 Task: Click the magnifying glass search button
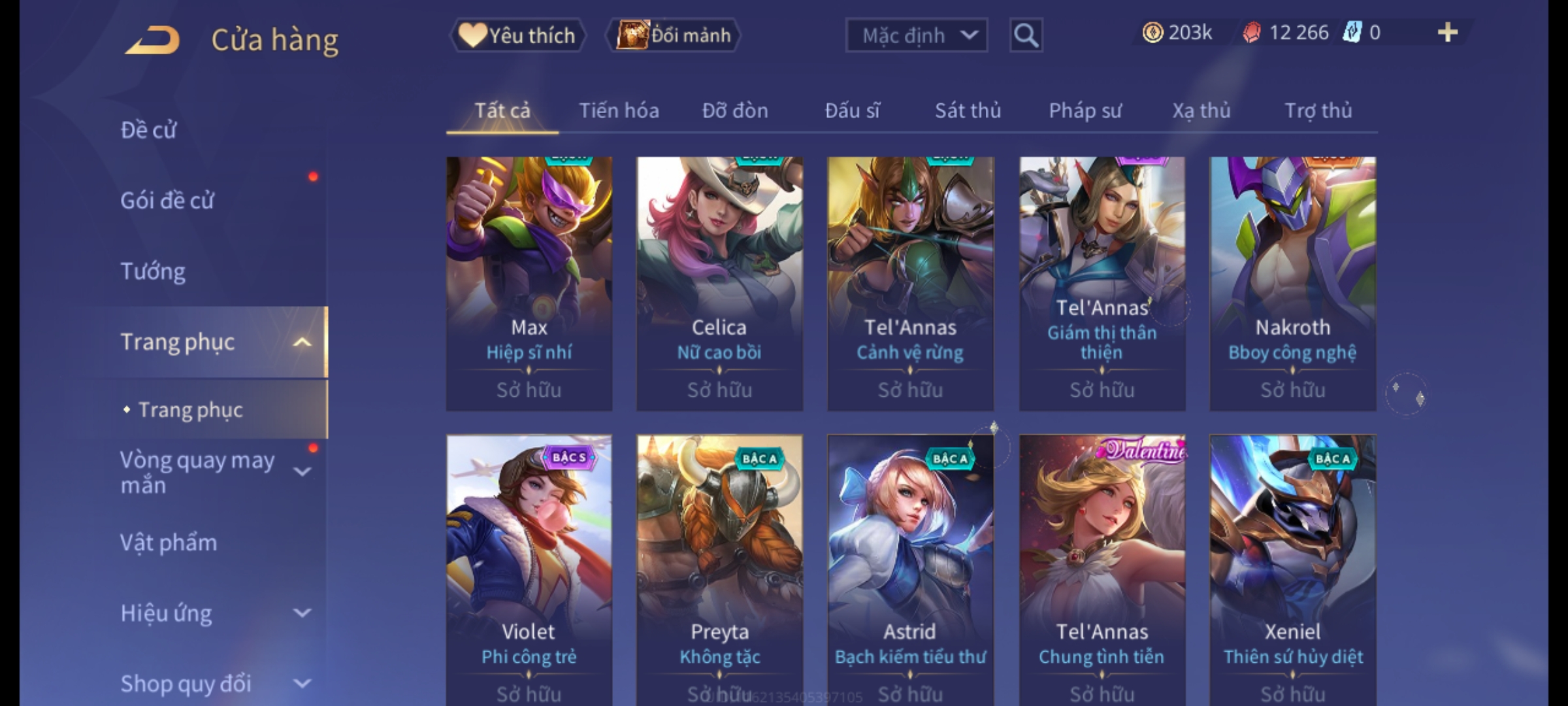[1026, 35]
